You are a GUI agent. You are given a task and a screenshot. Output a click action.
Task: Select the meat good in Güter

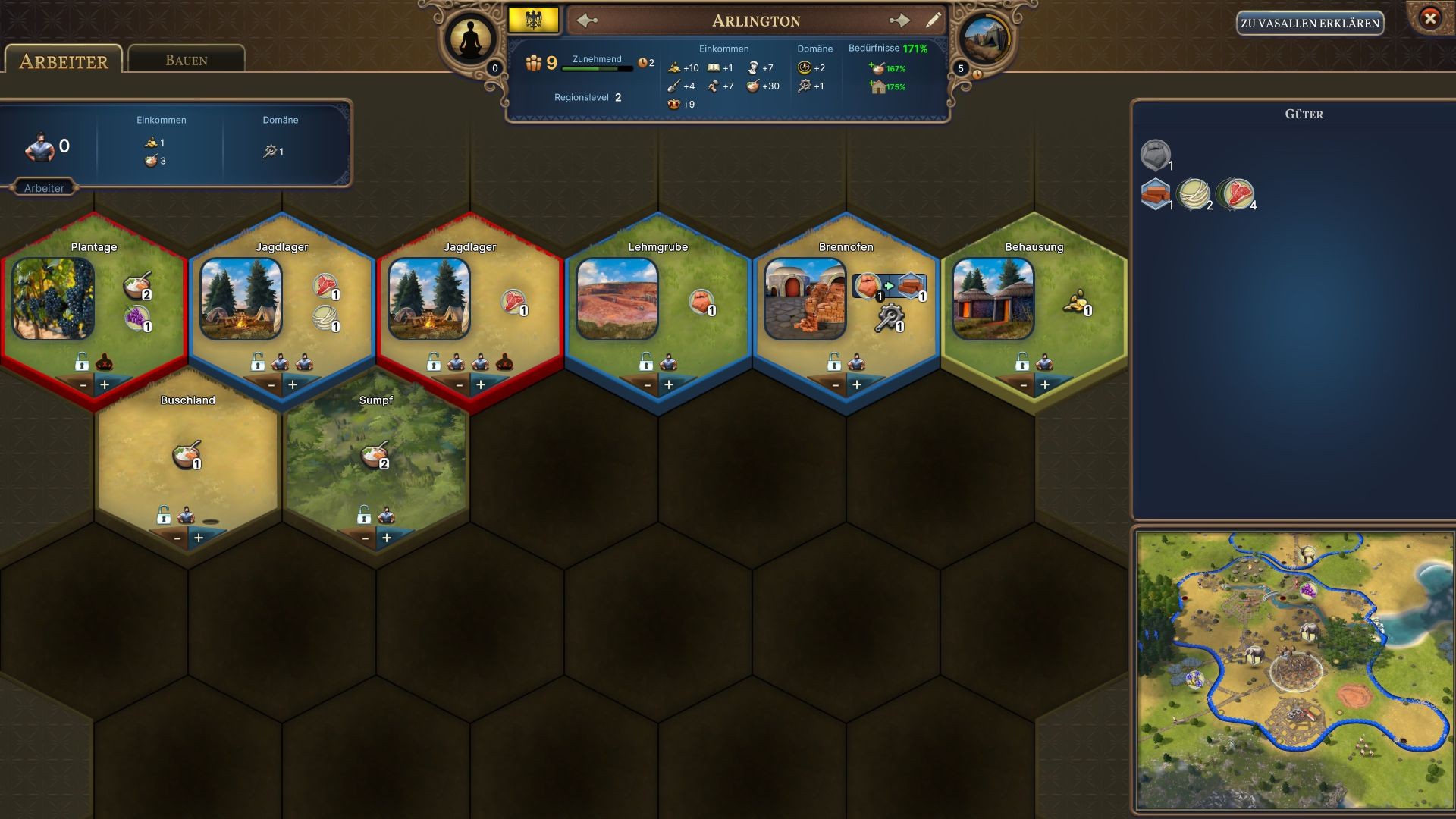[x=1236, y=194]
